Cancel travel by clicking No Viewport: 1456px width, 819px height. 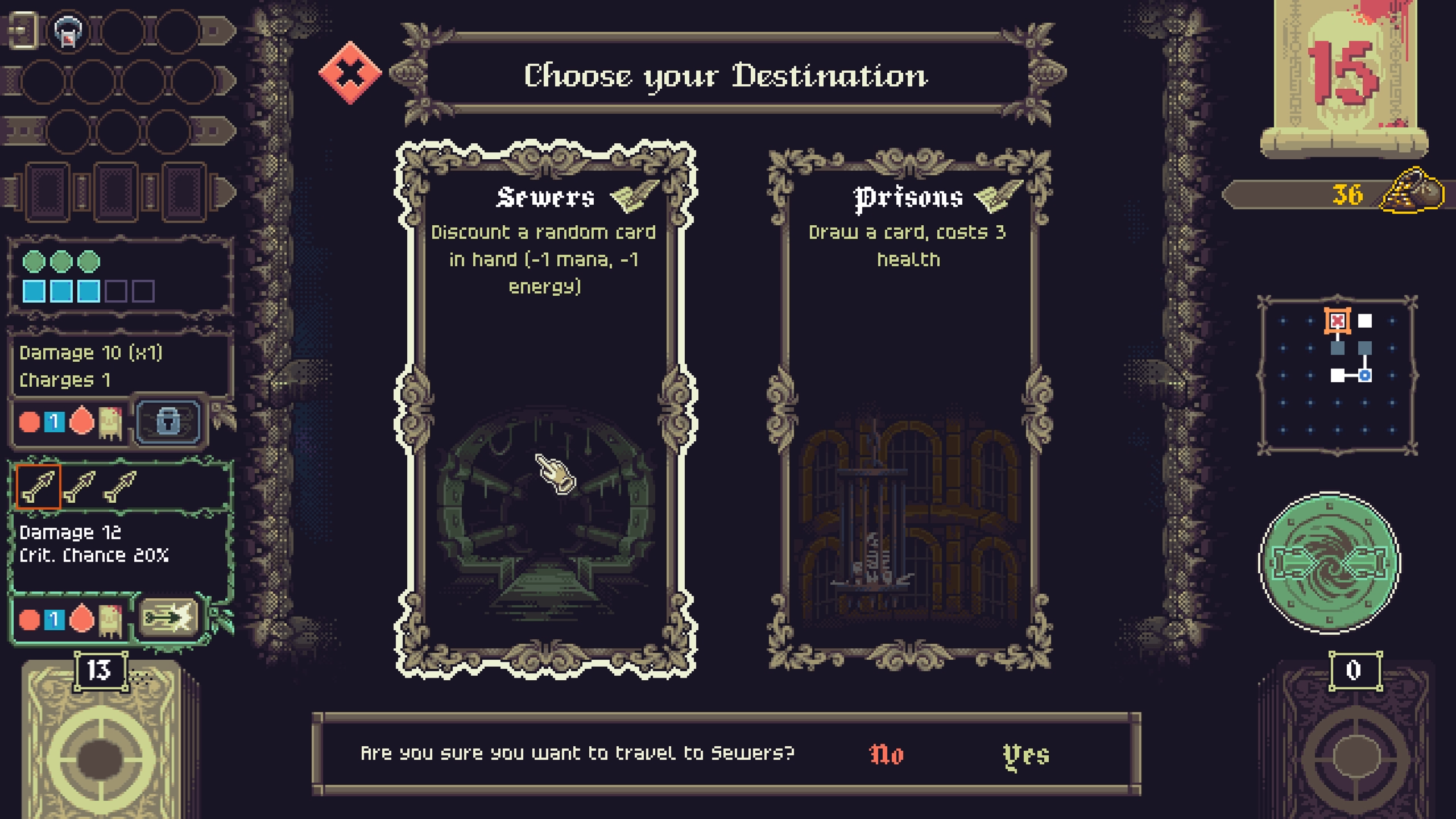point(885,755)
